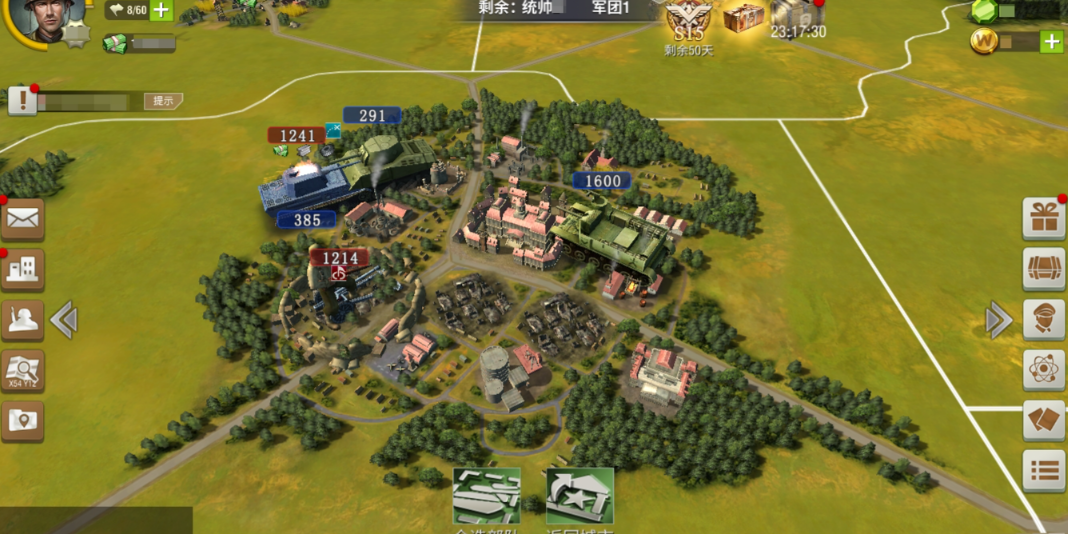
Task: Open the soldier troops panel
Action: click(x=22, y=320)
